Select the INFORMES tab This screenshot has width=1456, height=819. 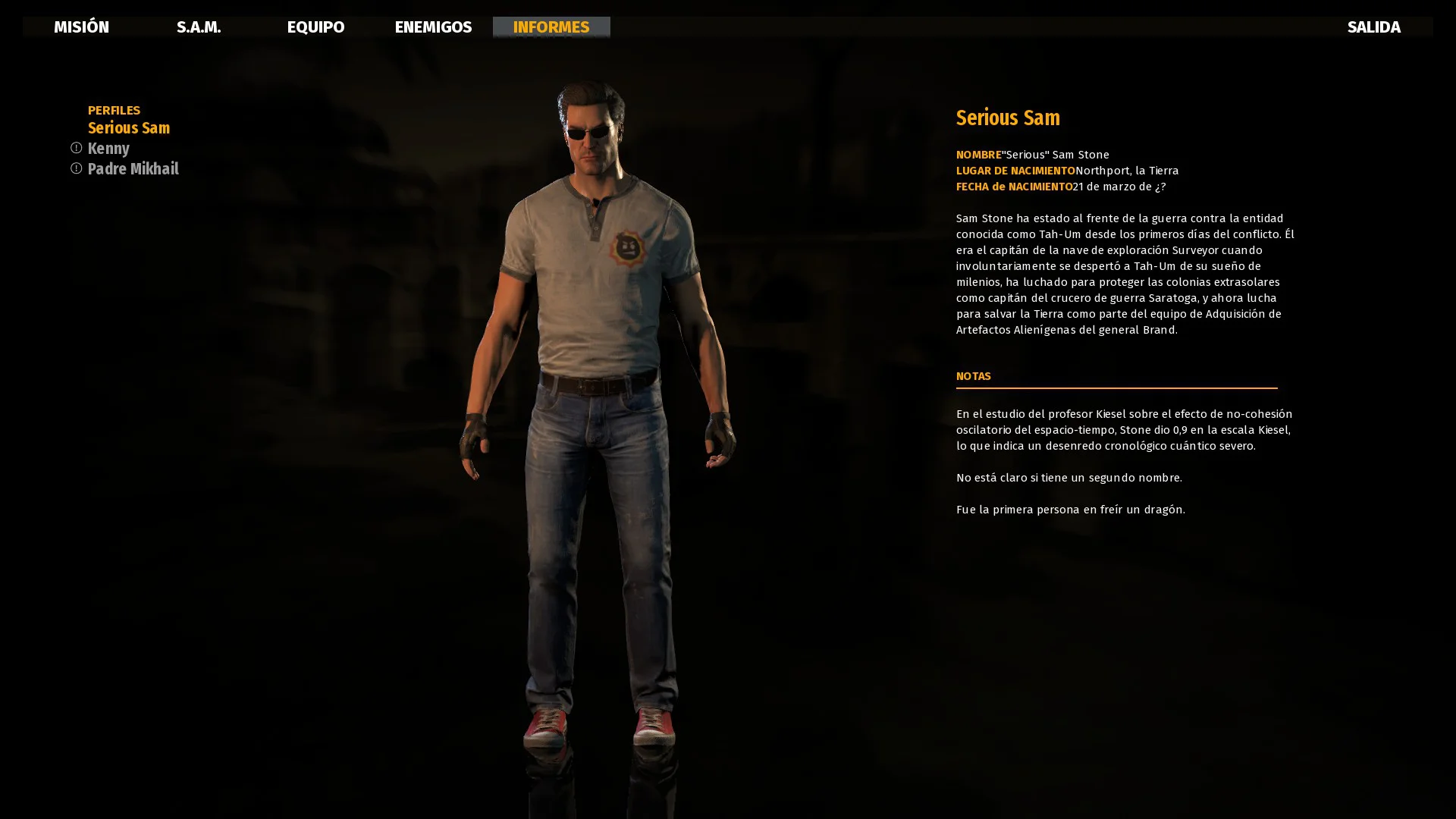pos(551,27)
